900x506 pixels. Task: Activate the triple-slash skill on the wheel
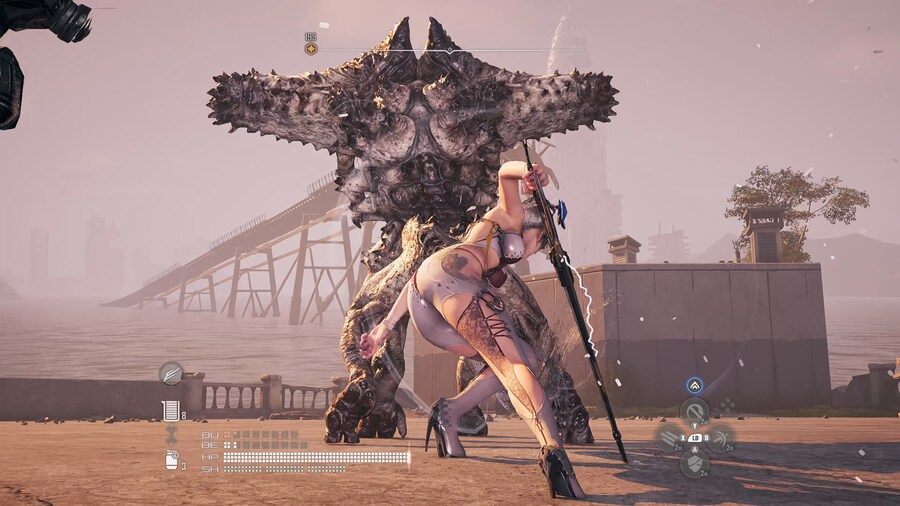(669, 437)
